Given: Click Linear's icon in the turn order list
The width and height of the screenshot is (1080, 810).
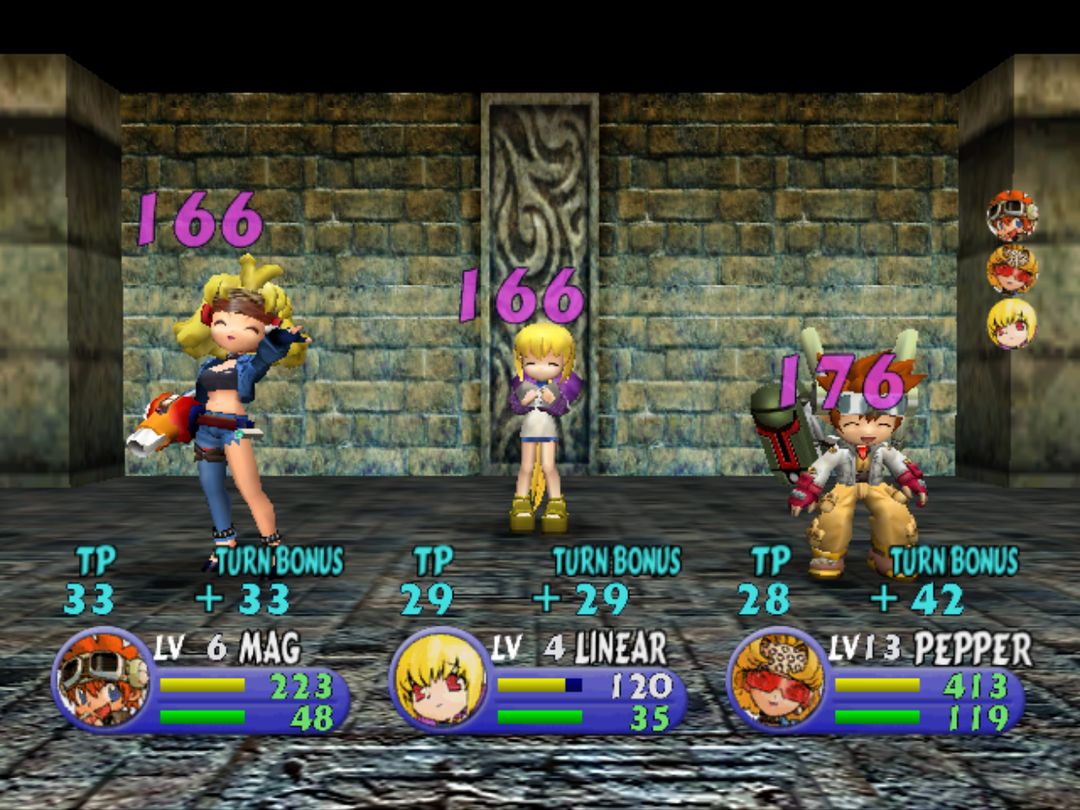Looking at the screenshot, I should (1011, 324).
